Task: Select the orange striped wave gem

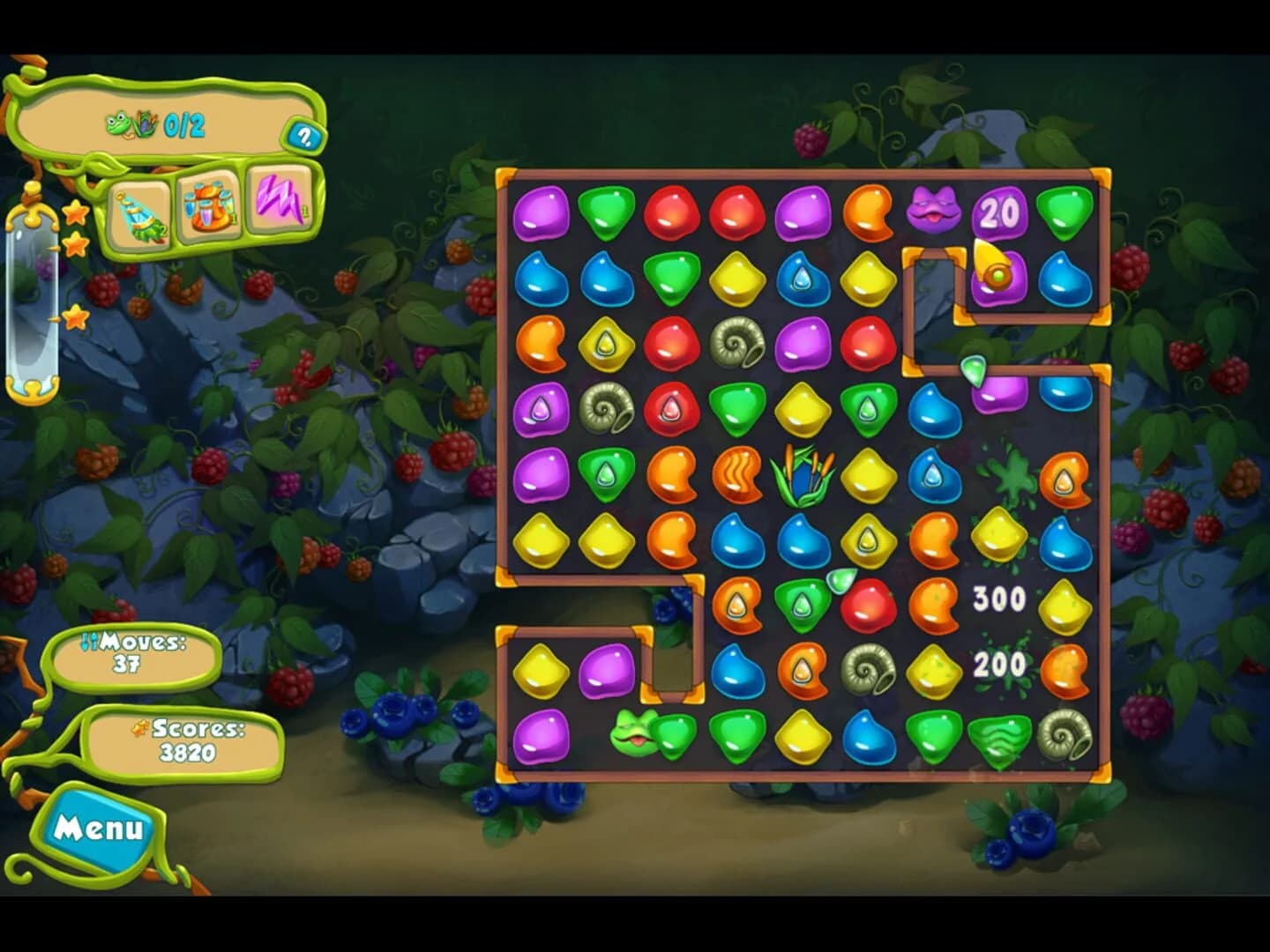Action: (x=739, y=476)
